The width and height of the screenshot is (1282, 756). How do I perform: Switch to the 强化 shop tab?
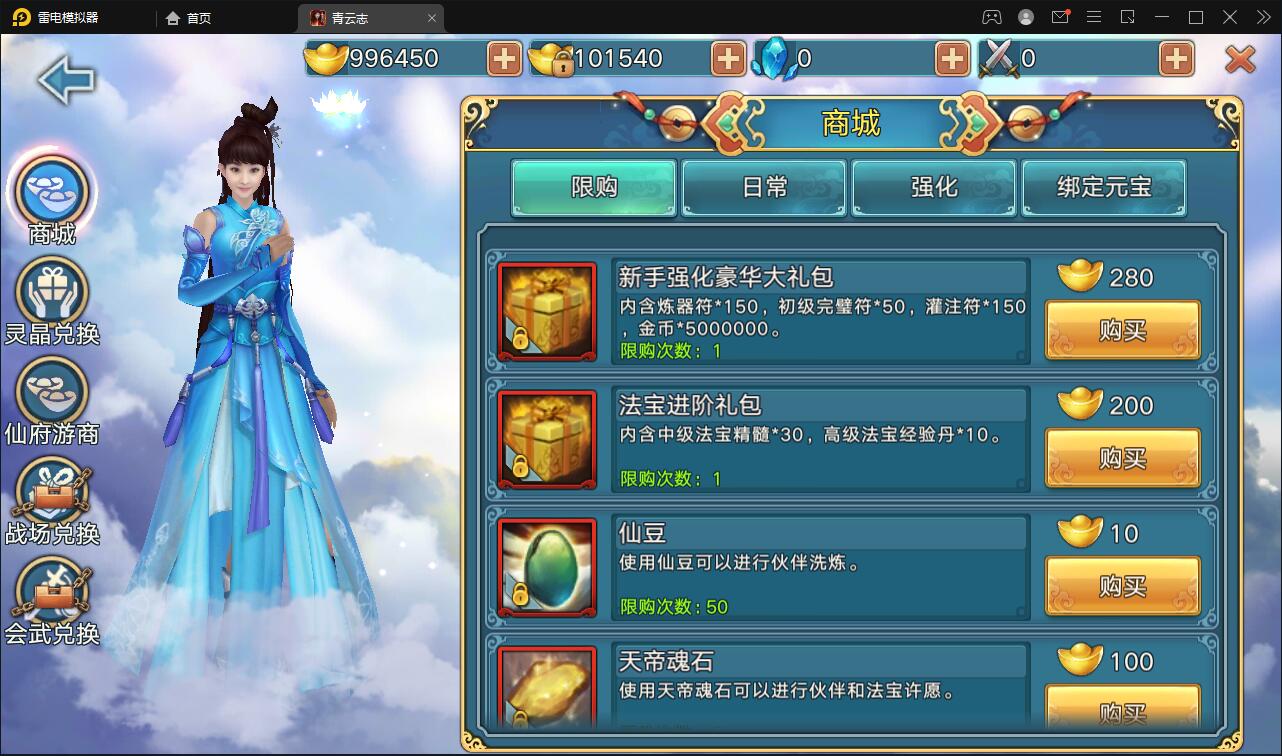pos(934,187)
